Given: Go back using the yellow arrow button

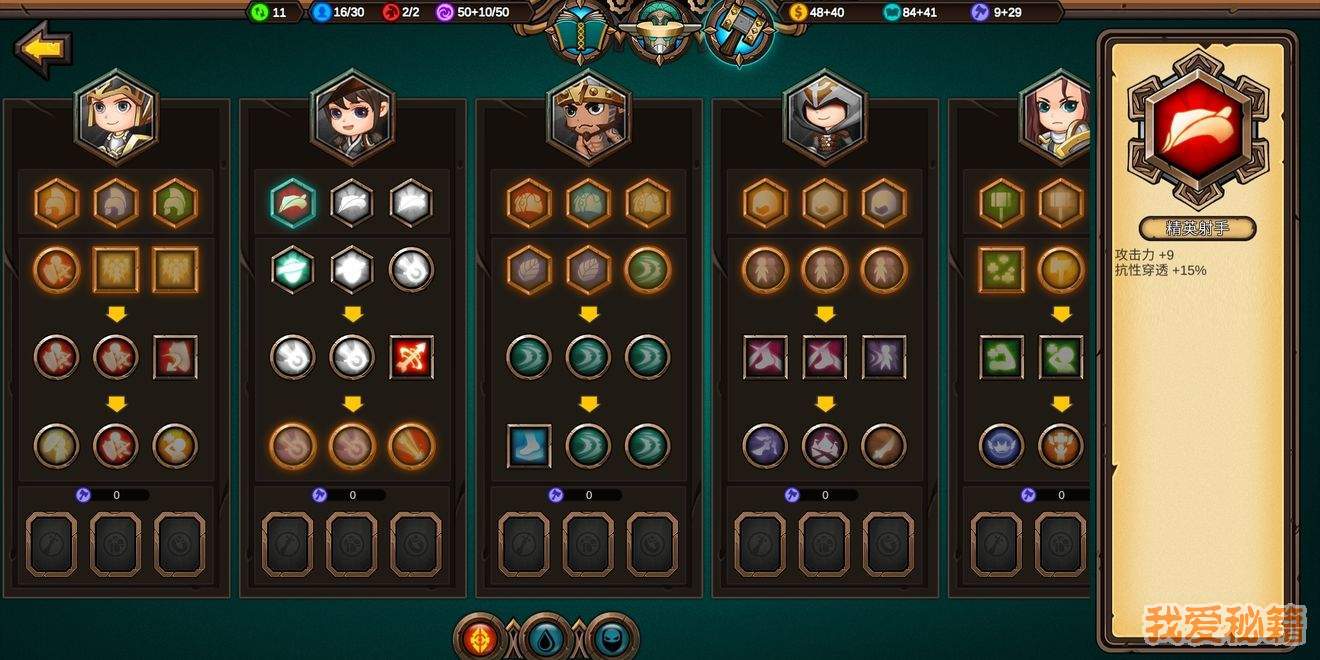Looking at the screenshot, I should point(43,49).
